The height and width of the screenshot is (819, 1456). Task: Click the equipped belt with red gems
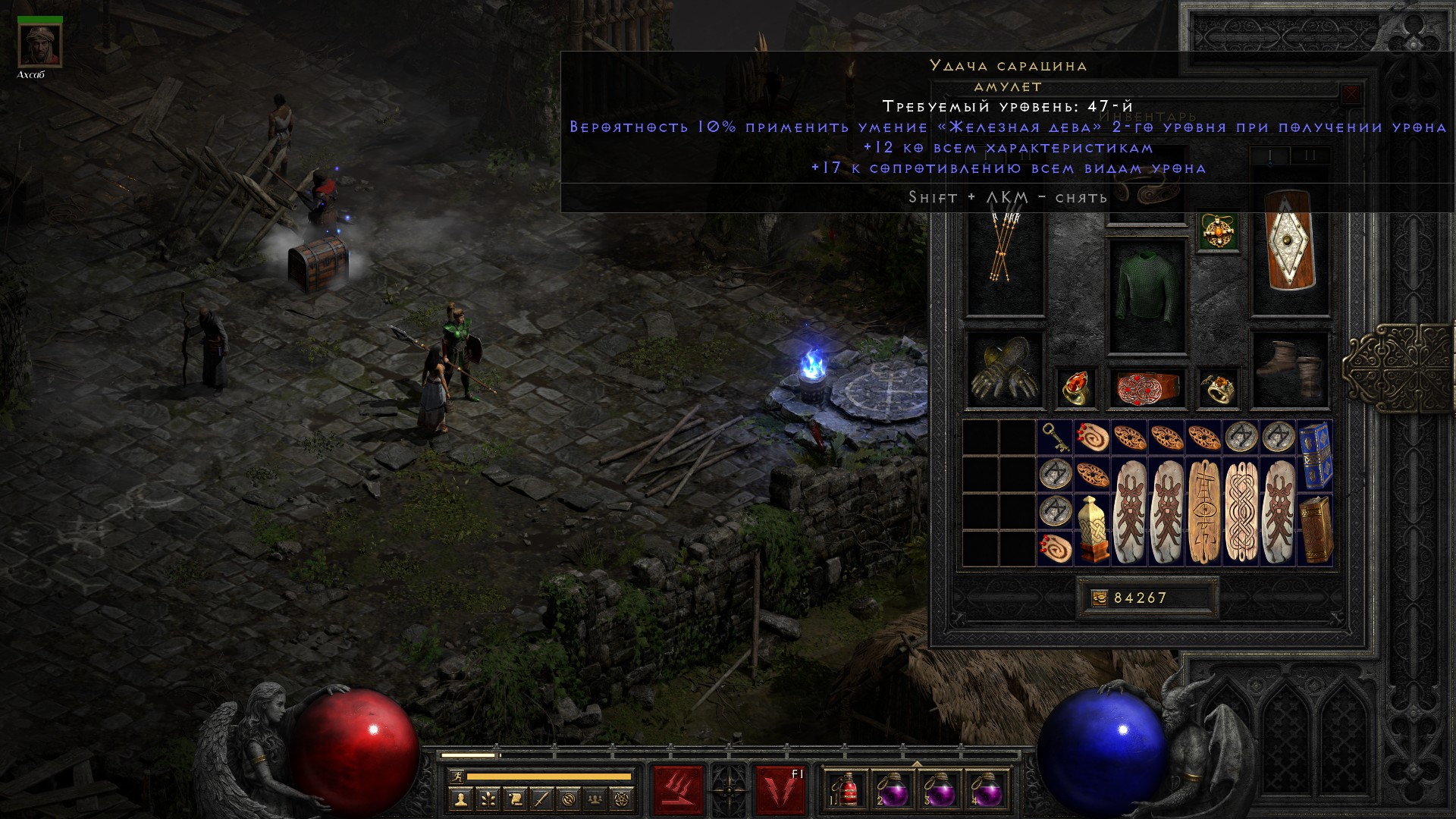[x=1146, y=388]
